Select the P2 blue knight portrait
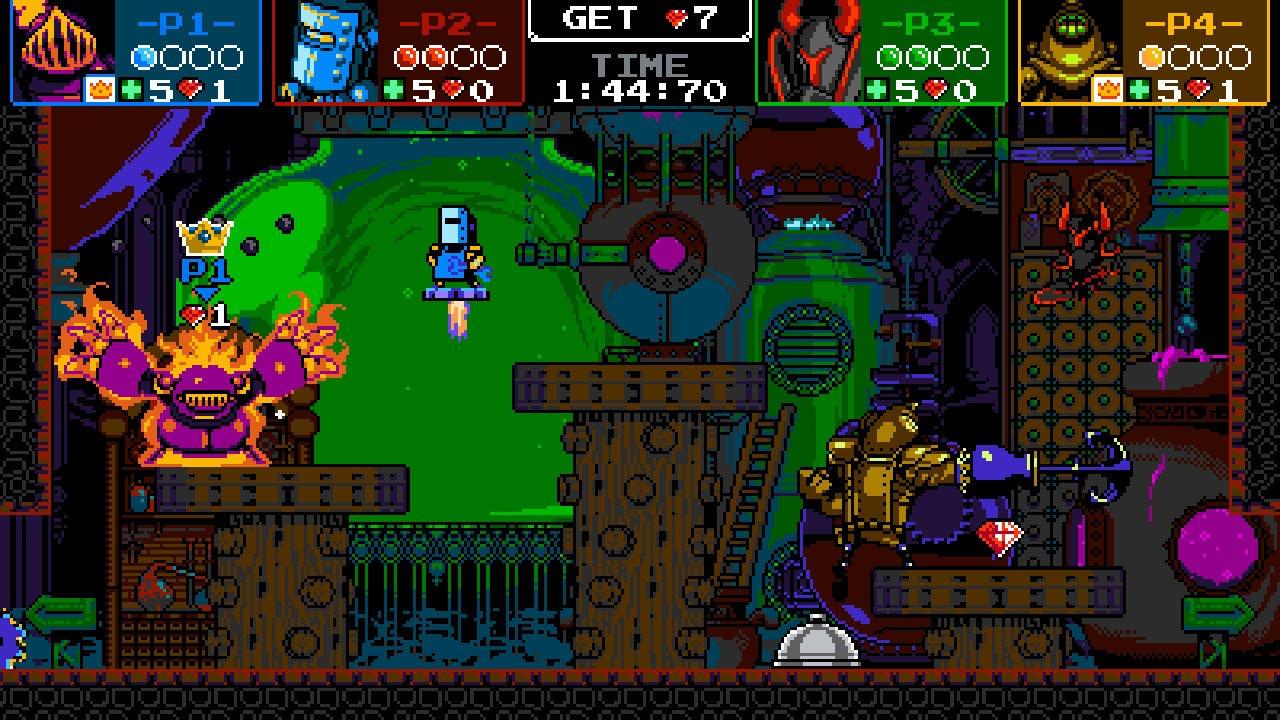Screen dimensions: 1280x720 [x=325, y=48]
